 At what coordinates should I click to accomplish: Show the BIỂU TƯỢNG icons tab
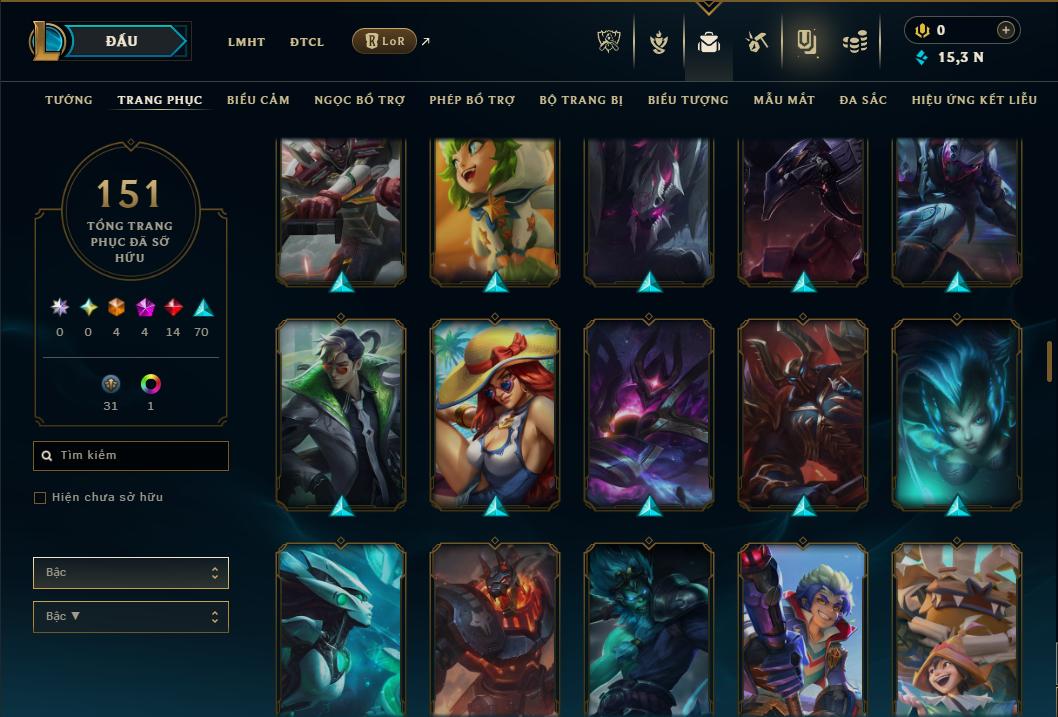point(688,100)
